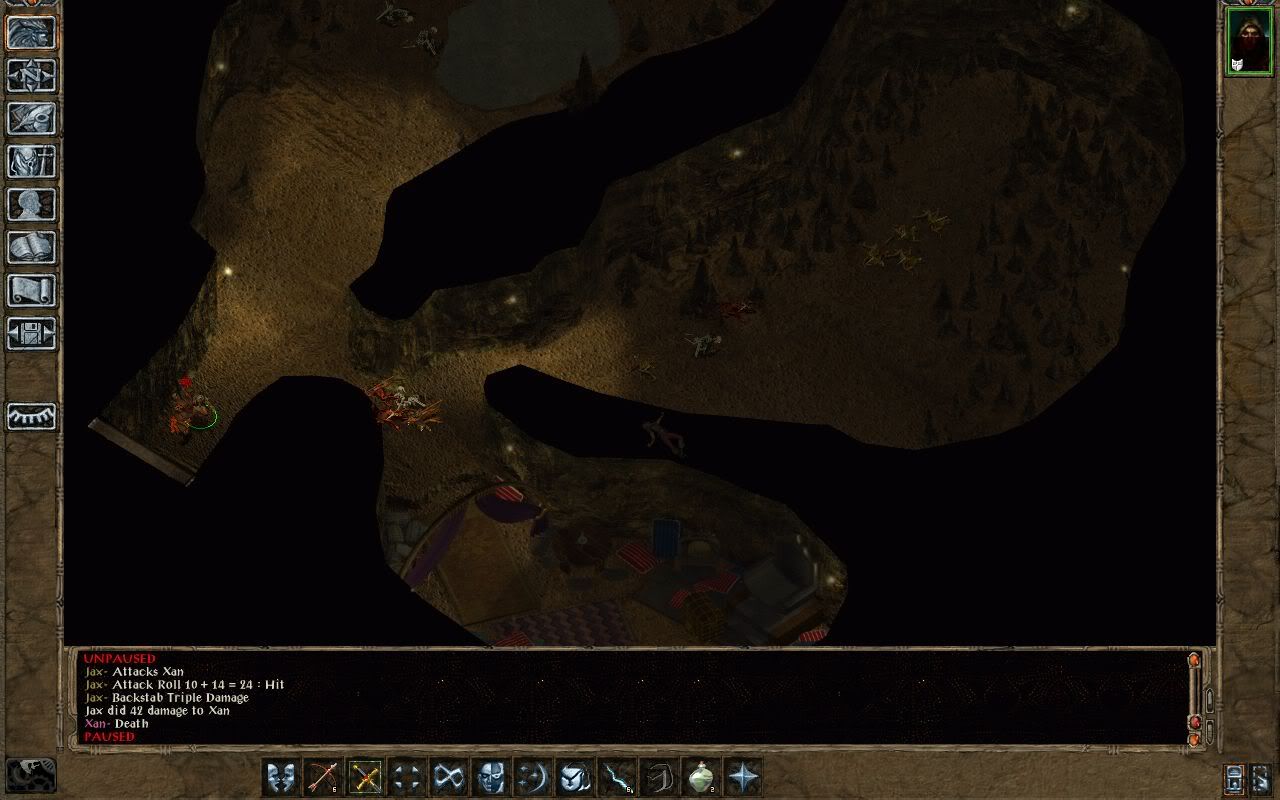Equip the bow weapon slot

[323, 777]
